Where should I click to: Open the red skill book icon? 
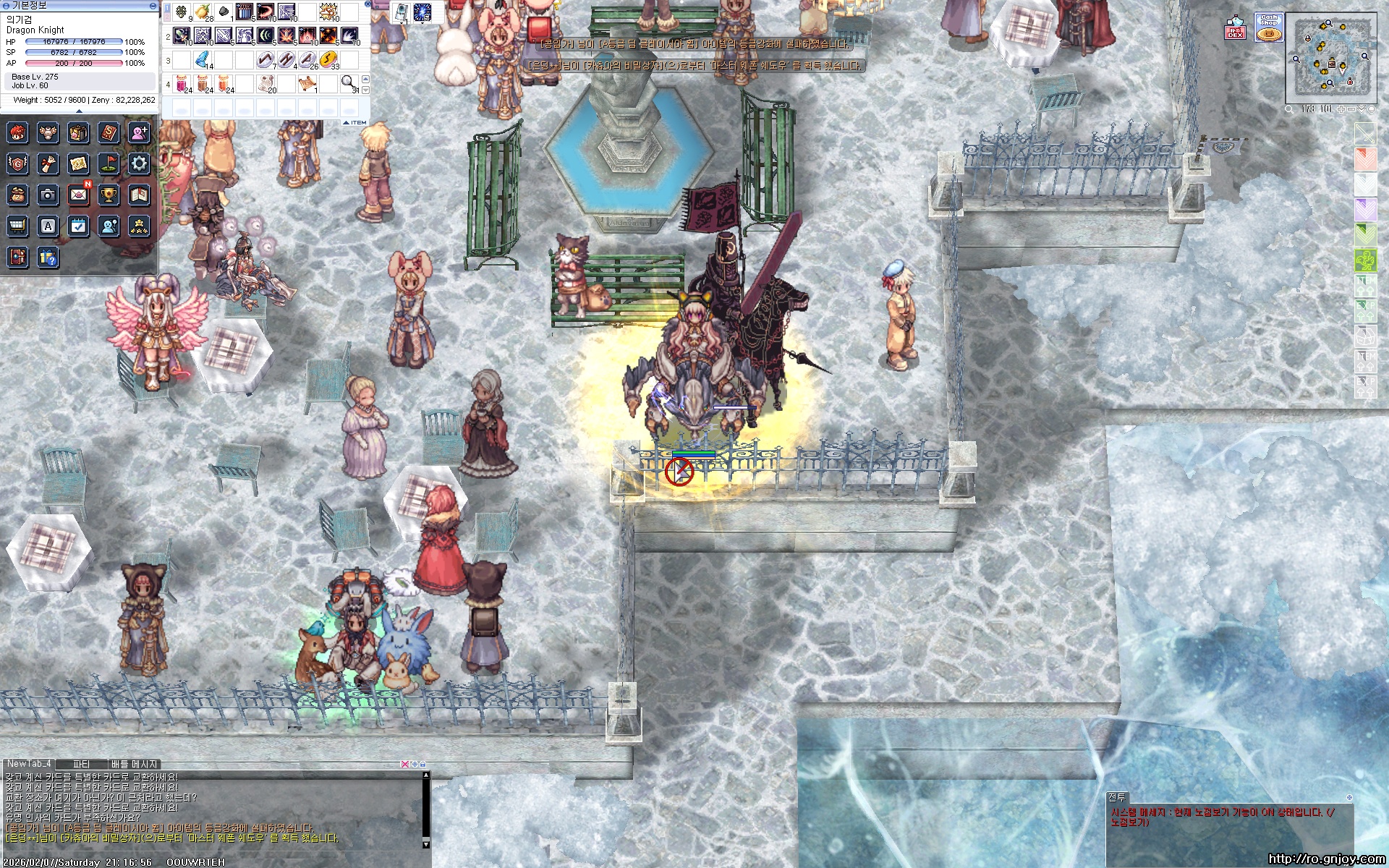click(x=109, y=132)
